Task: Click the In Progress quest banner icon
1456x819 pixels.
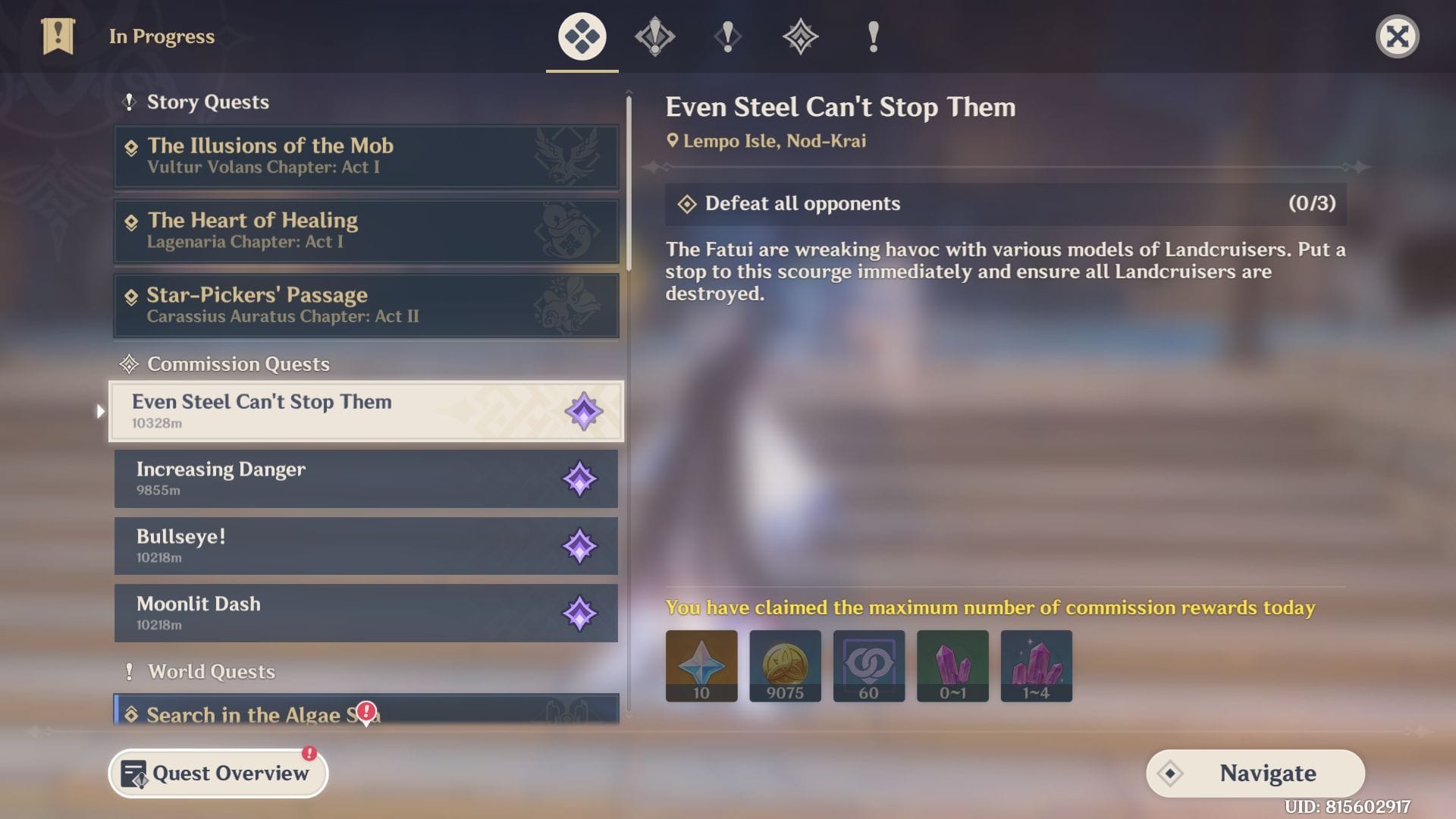Action: coord(58,36)
